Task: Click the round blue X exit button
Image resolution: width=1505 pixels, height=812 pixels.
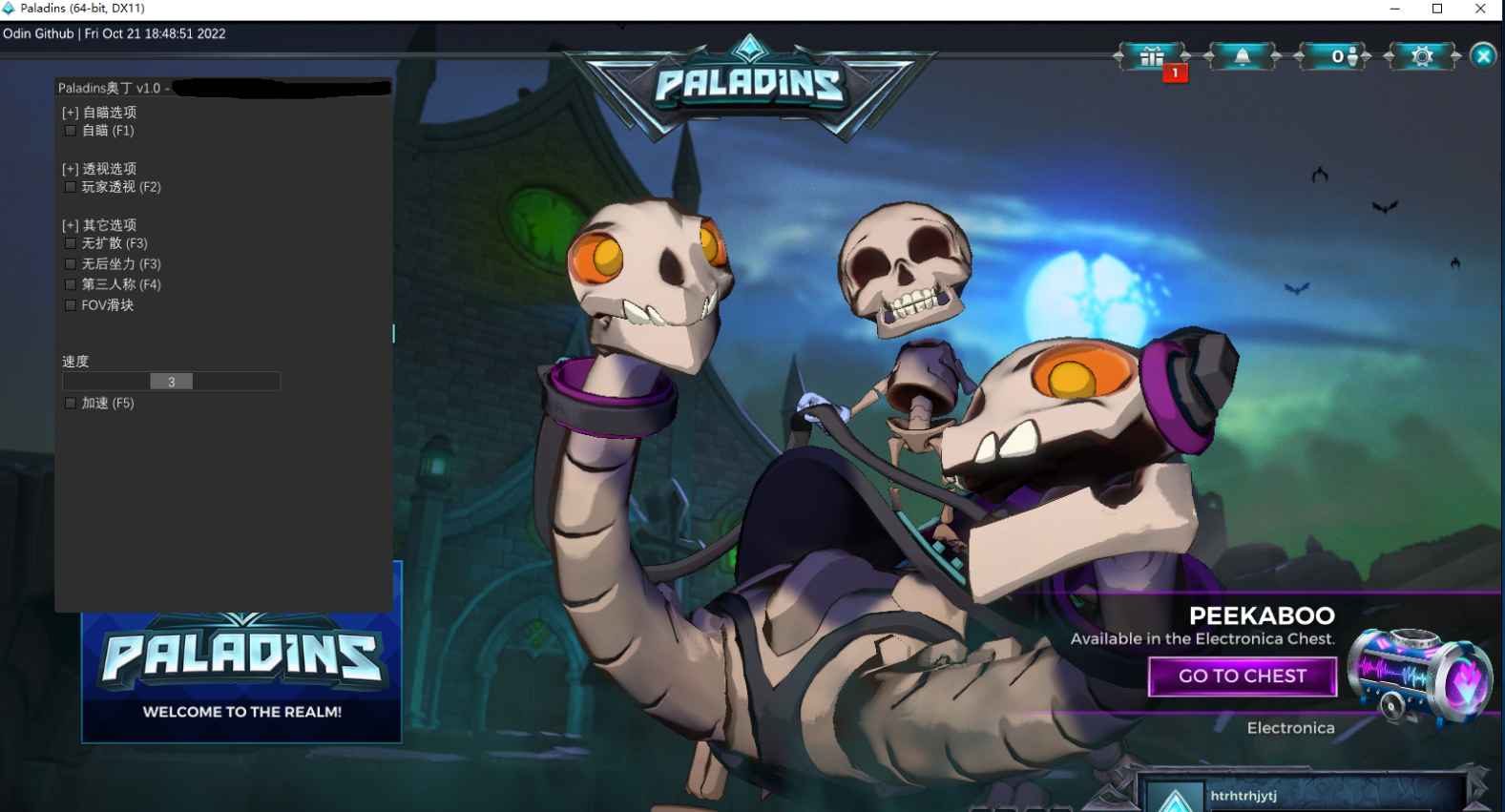Action: [1483, 56]
